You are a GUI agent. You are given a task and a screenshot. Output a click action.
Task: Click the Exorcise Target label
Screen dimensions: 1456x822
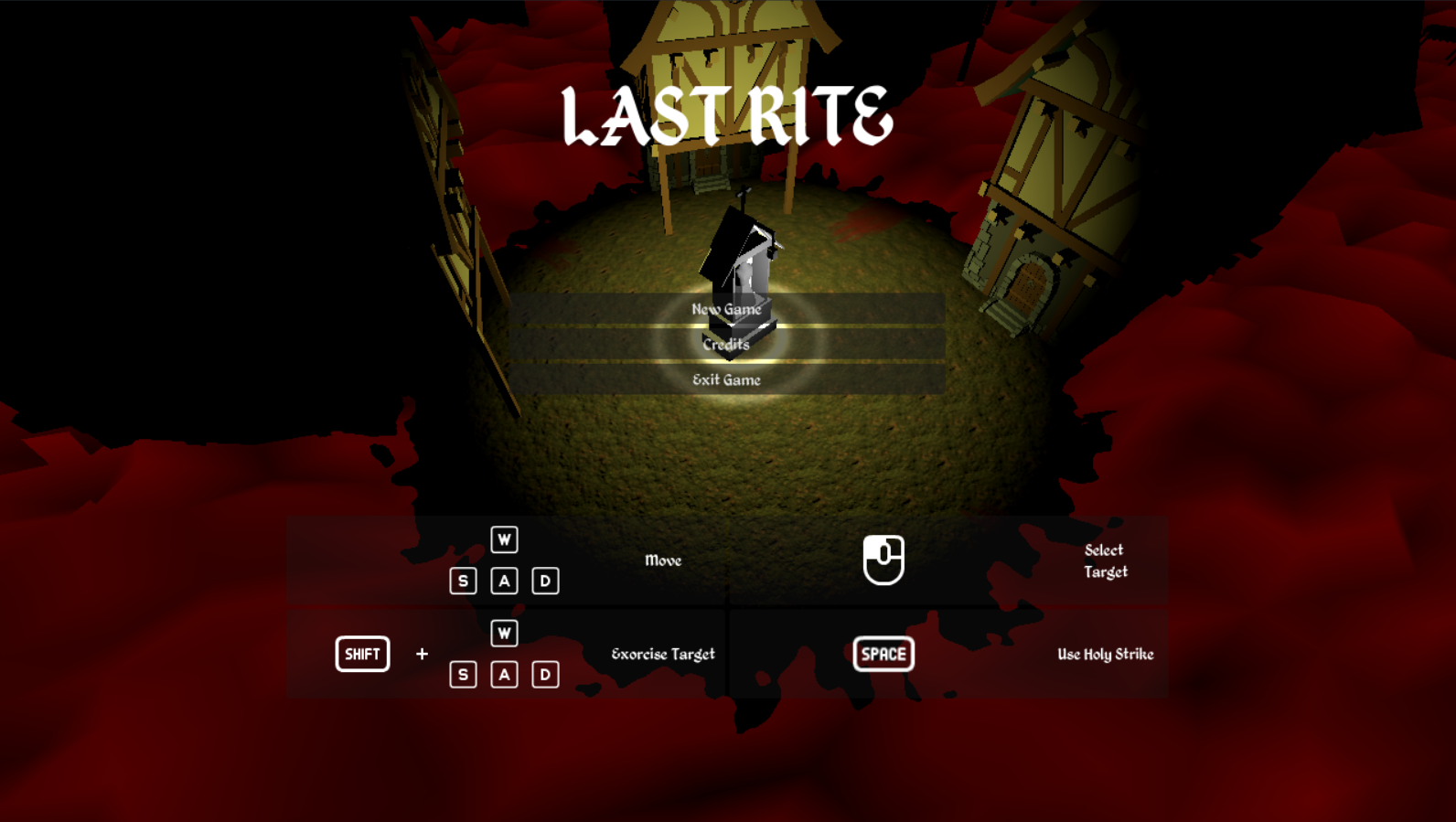(x=664, y=654)
